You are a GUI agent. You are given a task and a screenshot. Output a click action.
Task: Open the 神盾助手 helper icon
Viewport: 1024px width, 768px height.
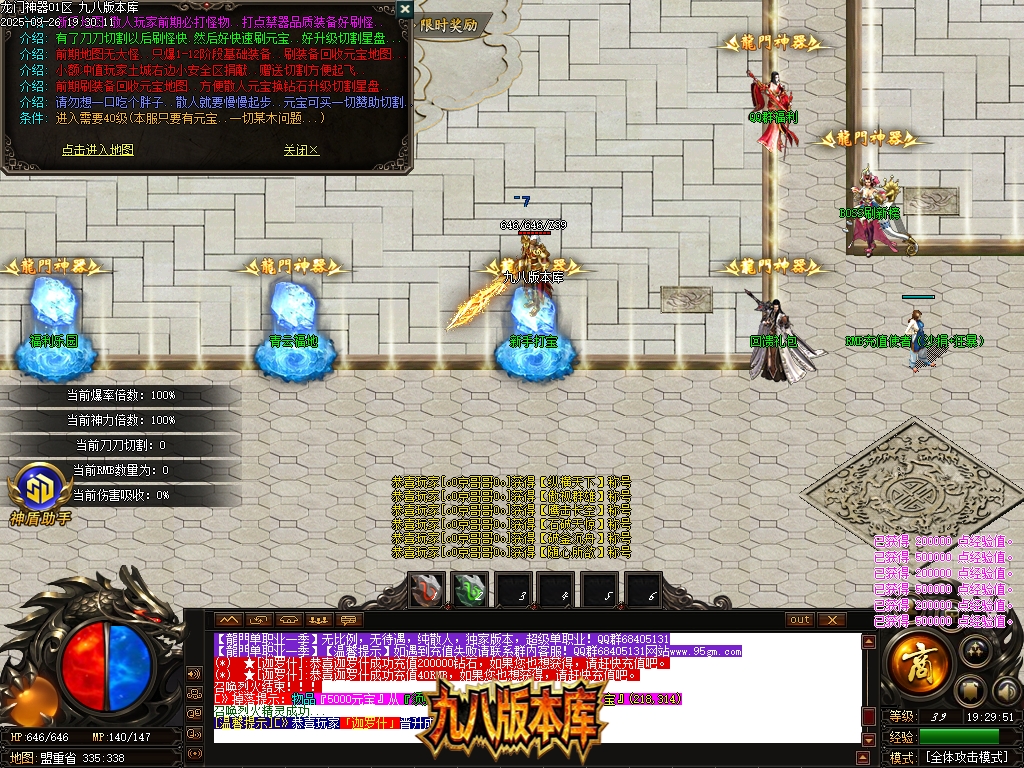[41, 493]
